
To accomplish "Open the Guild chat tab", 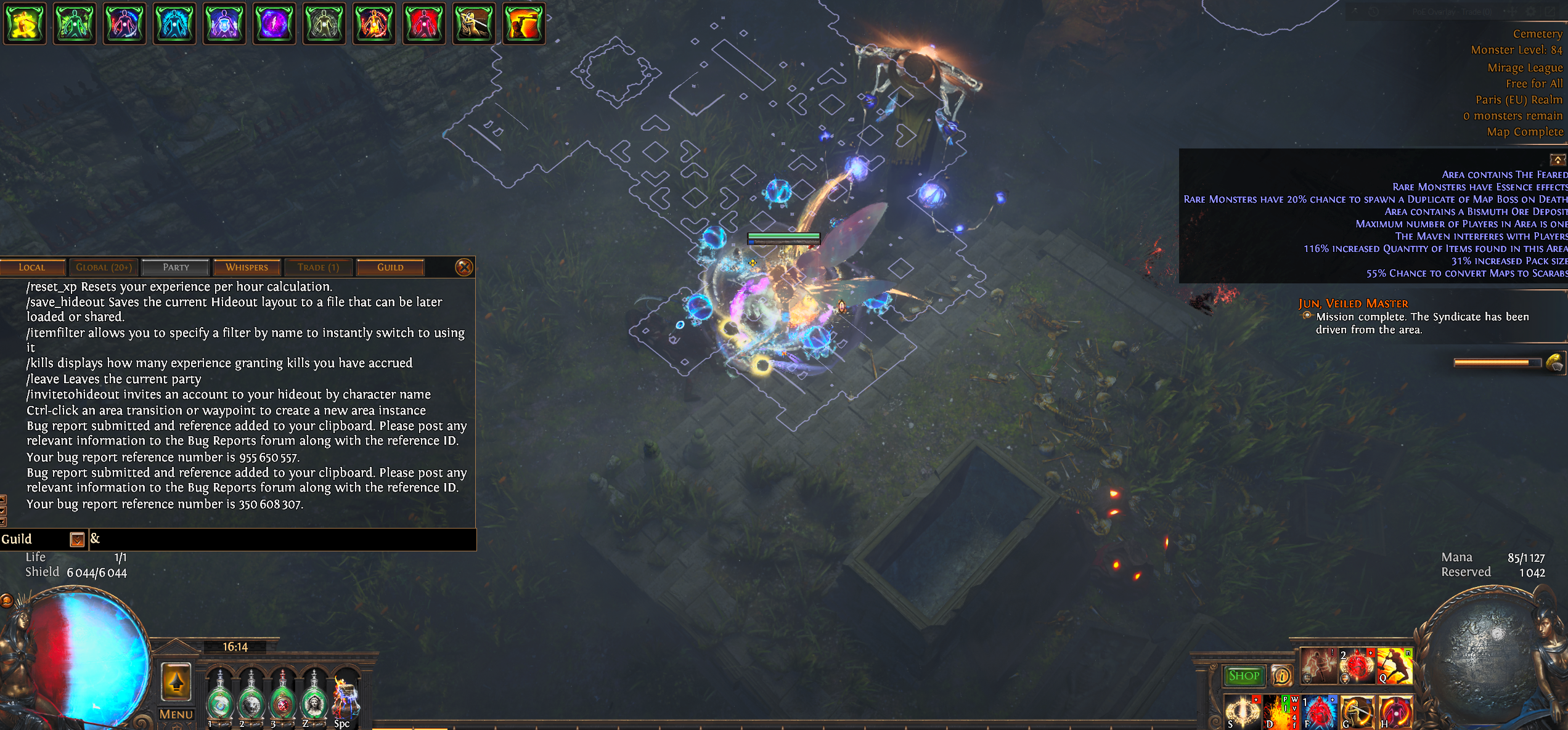I will click(390, 267).
